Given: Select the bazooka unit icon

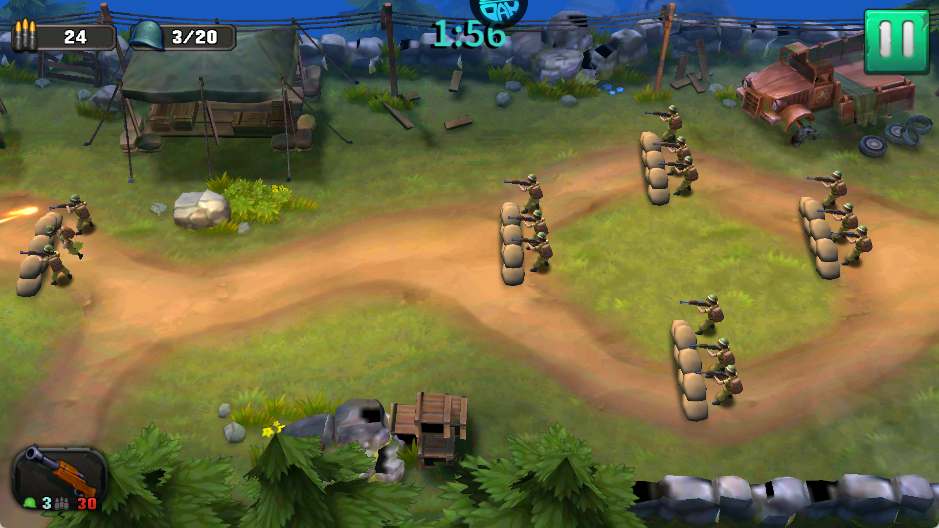Looking at the screenshot, I should tap(59, 475).
